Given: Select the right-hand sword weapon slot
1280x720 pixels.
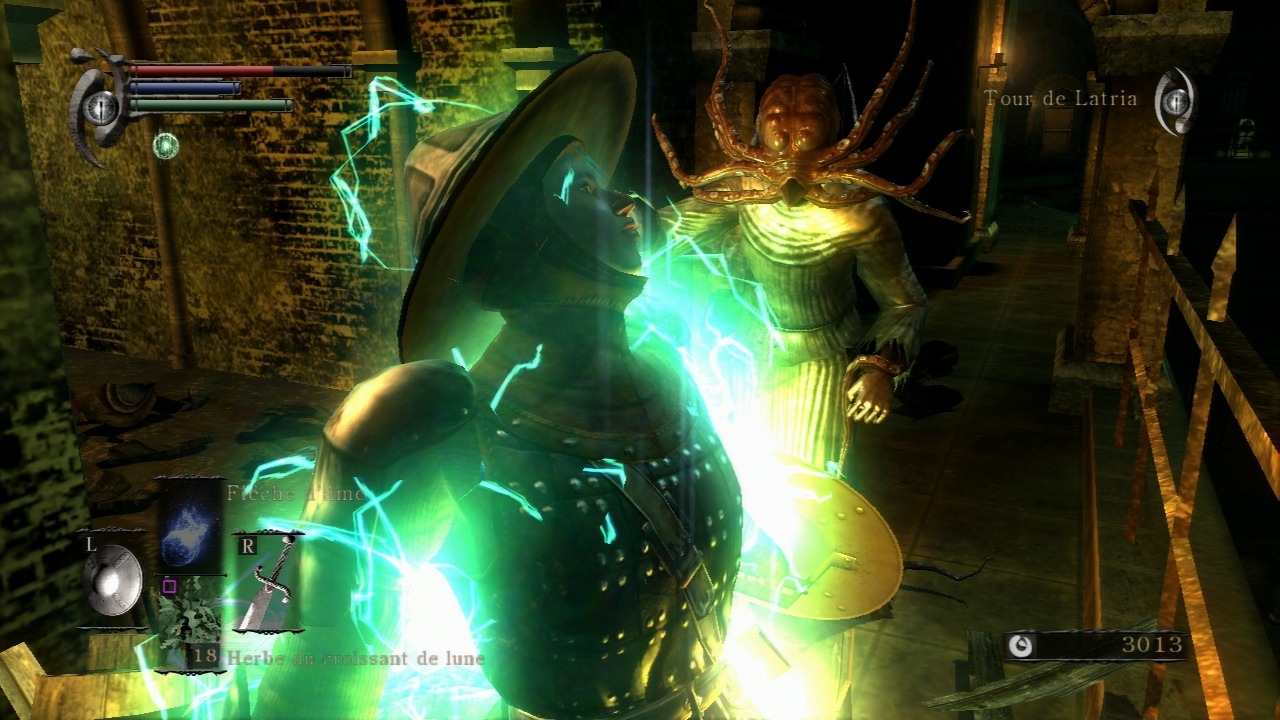Looking at the screenshot, I should pyautogui.click(x=267, y=582).
